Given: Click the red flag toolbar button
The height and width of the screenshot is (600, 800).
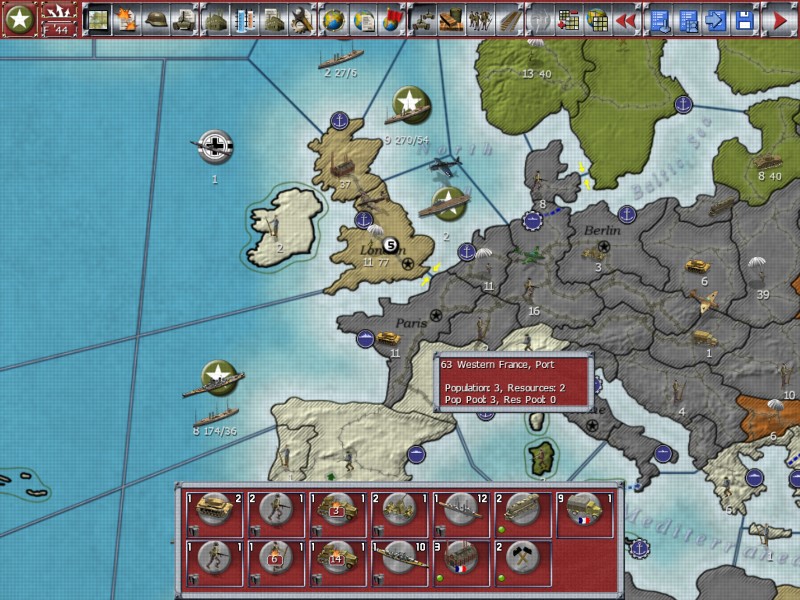Looking at the screenshot, I should click(392, 18).
